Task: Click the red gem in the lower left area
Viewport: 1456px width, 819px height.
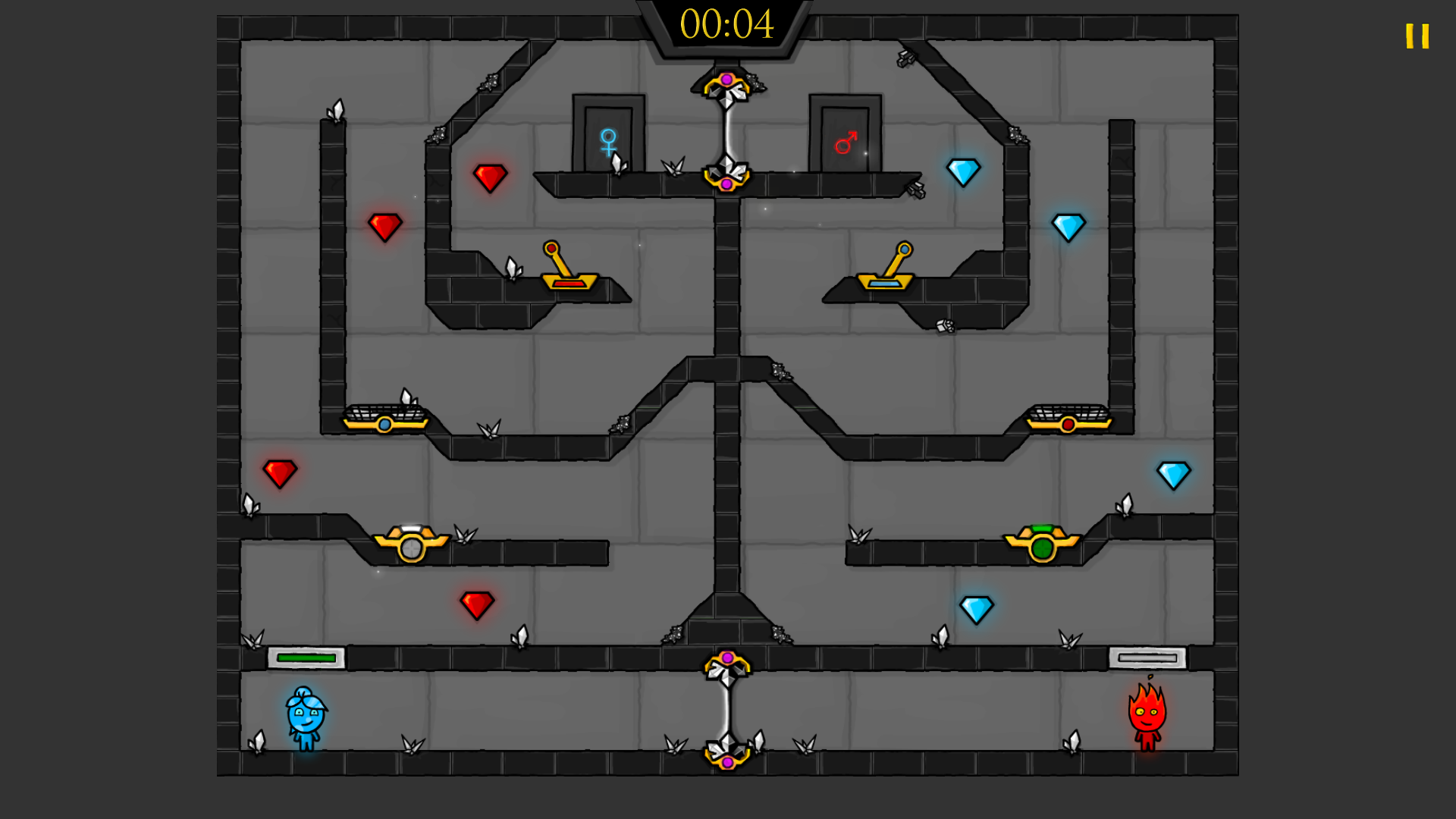Action: coord(476,603)
